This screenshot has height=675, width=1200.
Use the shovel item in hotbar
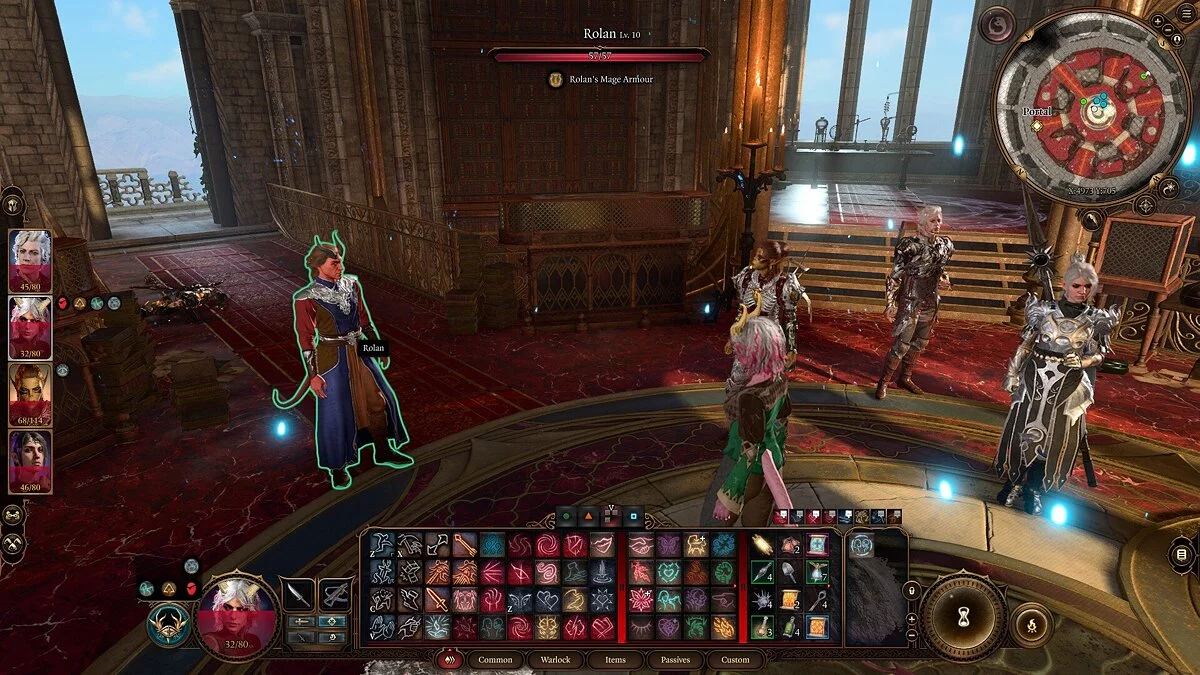click(790, 571)
